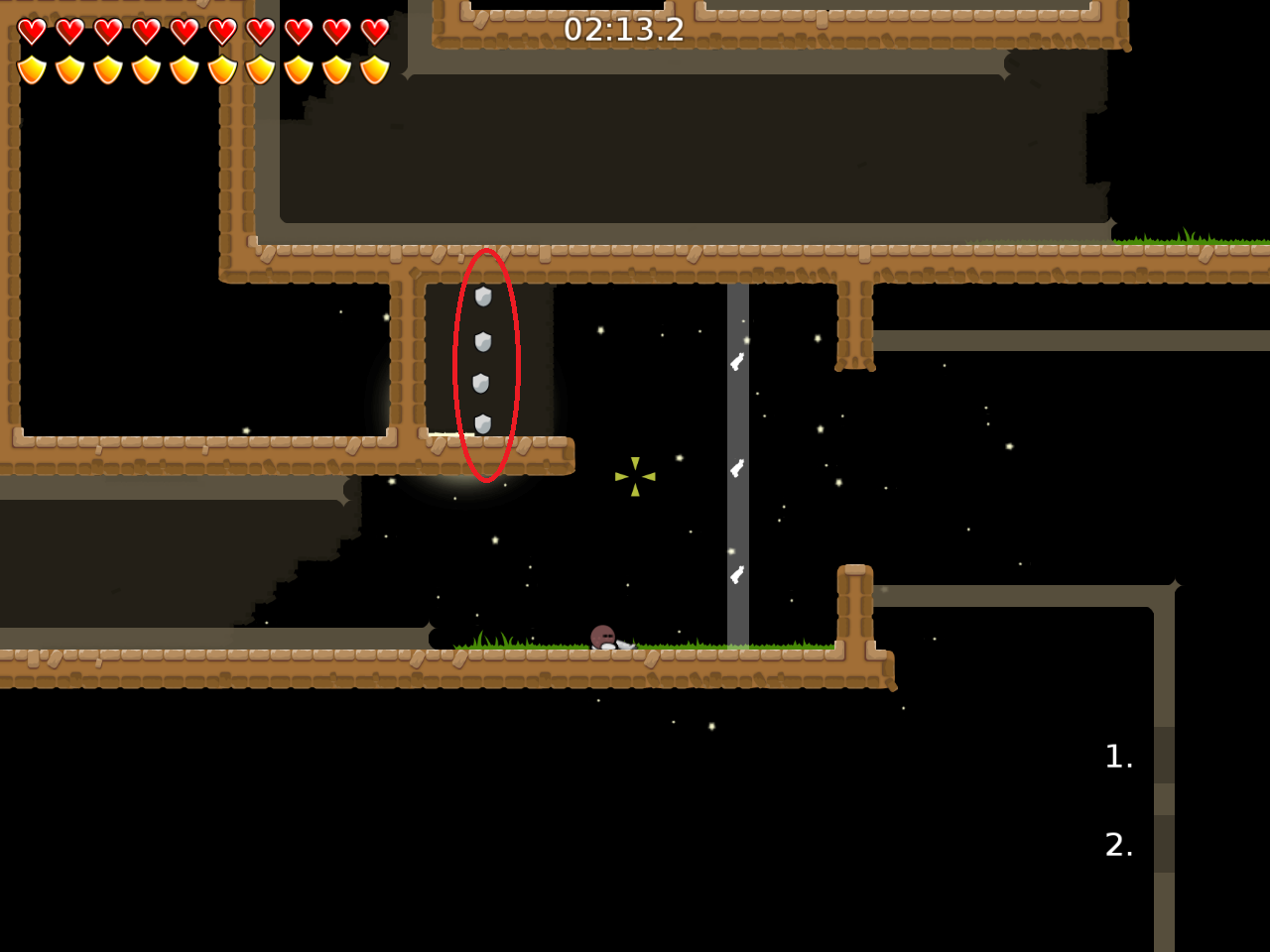Click the spinning yellow star collectible
This screenshot has height=952, width=1270.
[x=635, y=474]
